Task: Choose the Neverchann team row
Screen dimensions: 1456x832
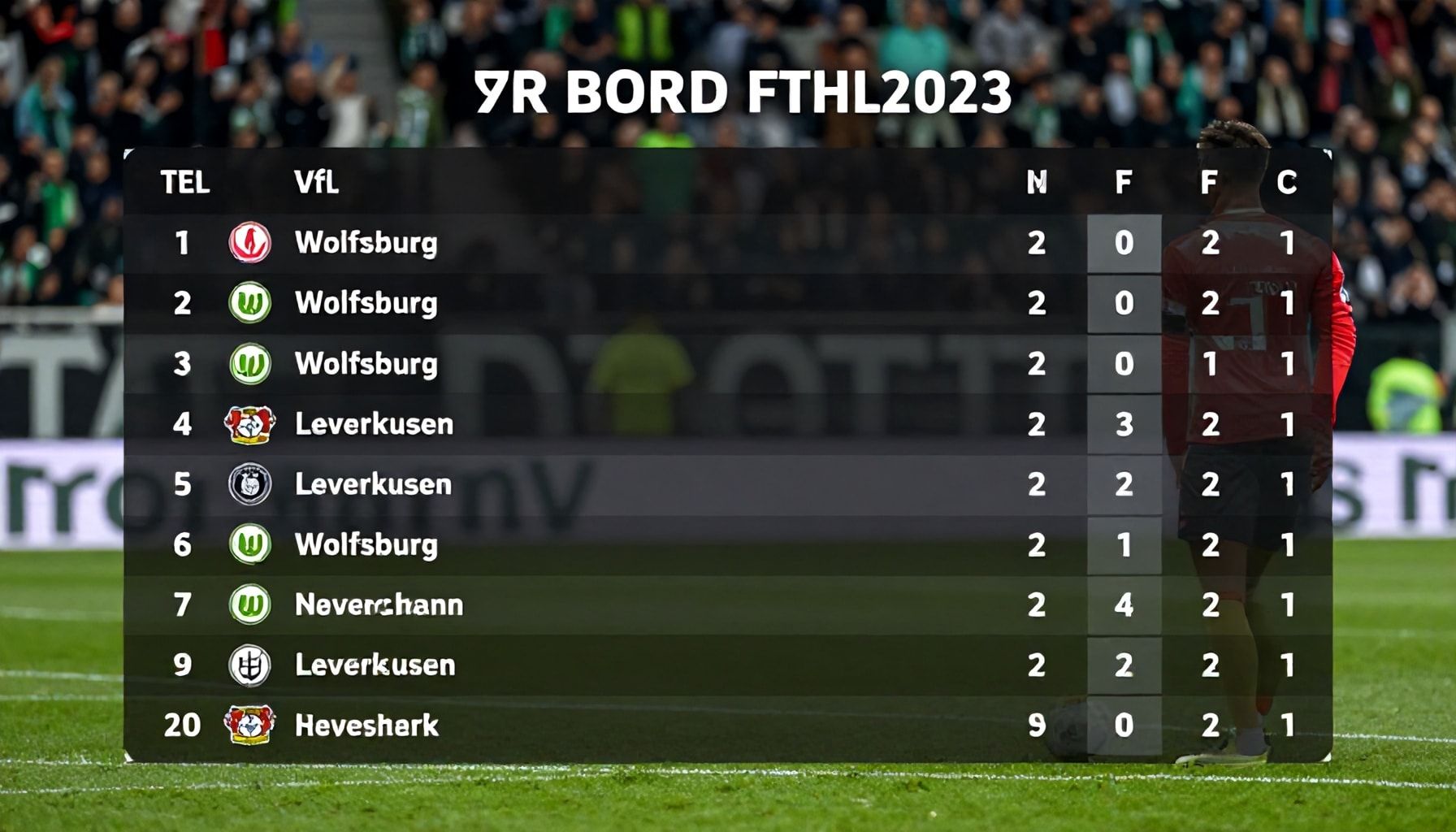Action: (379, 604)
